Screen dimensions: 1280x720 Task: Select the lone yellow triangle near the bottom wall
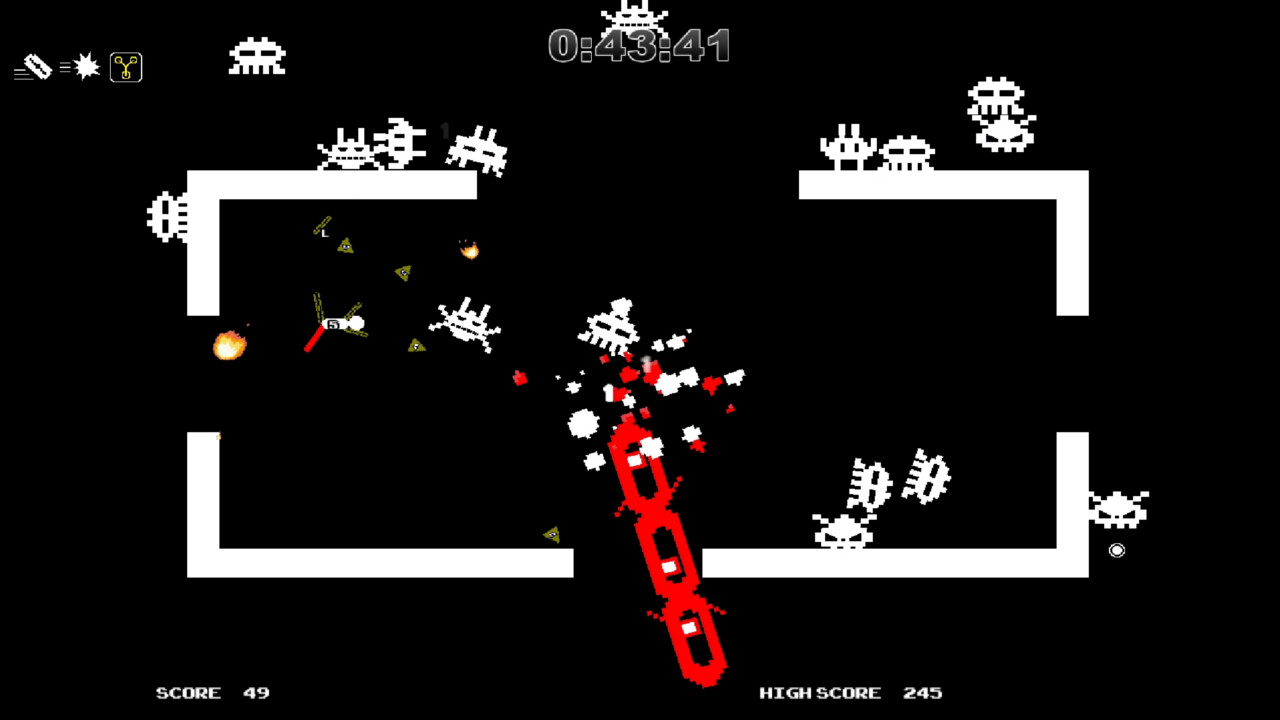(551, 535)
